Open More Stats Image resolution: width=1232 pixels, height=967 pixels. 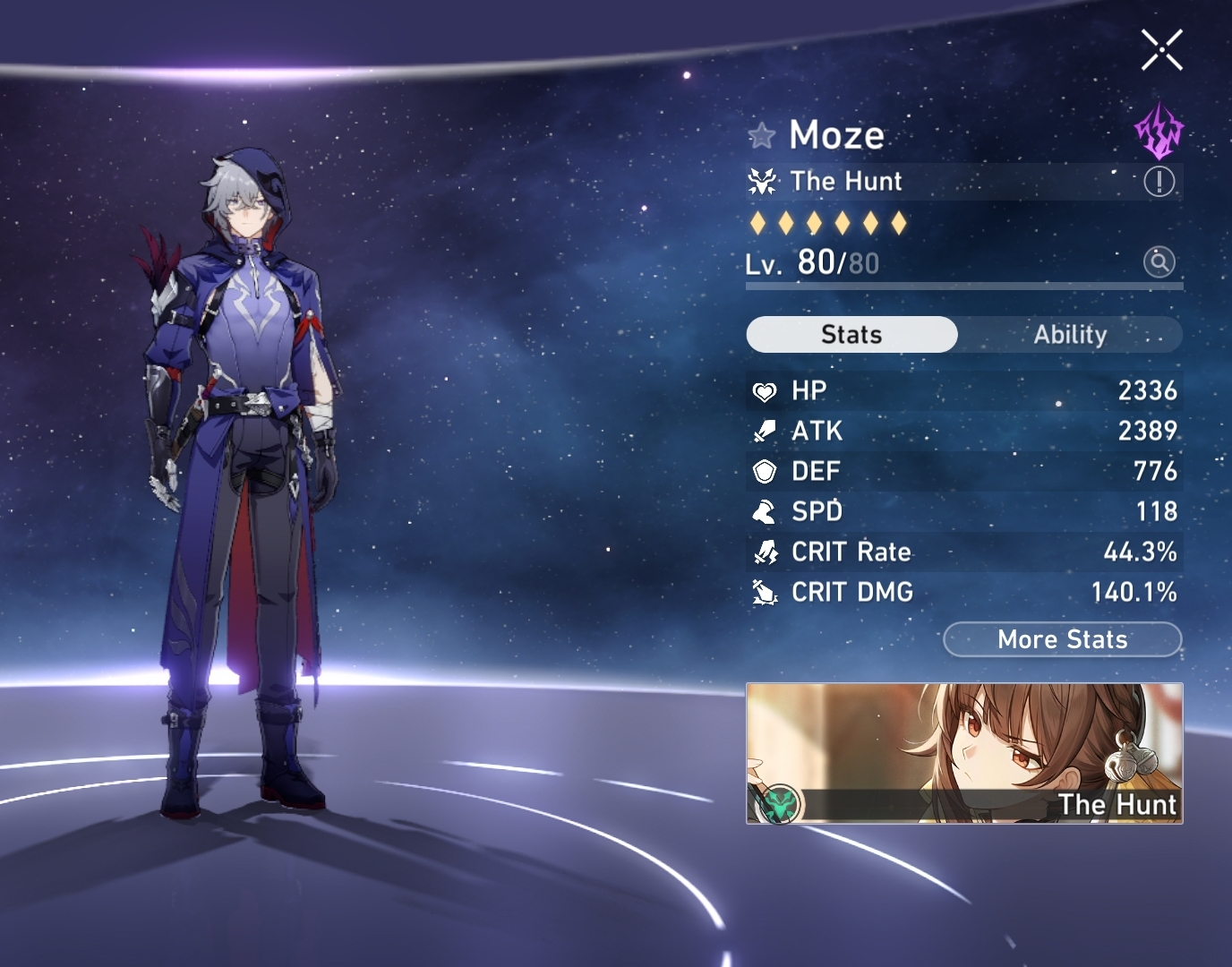1062,639
